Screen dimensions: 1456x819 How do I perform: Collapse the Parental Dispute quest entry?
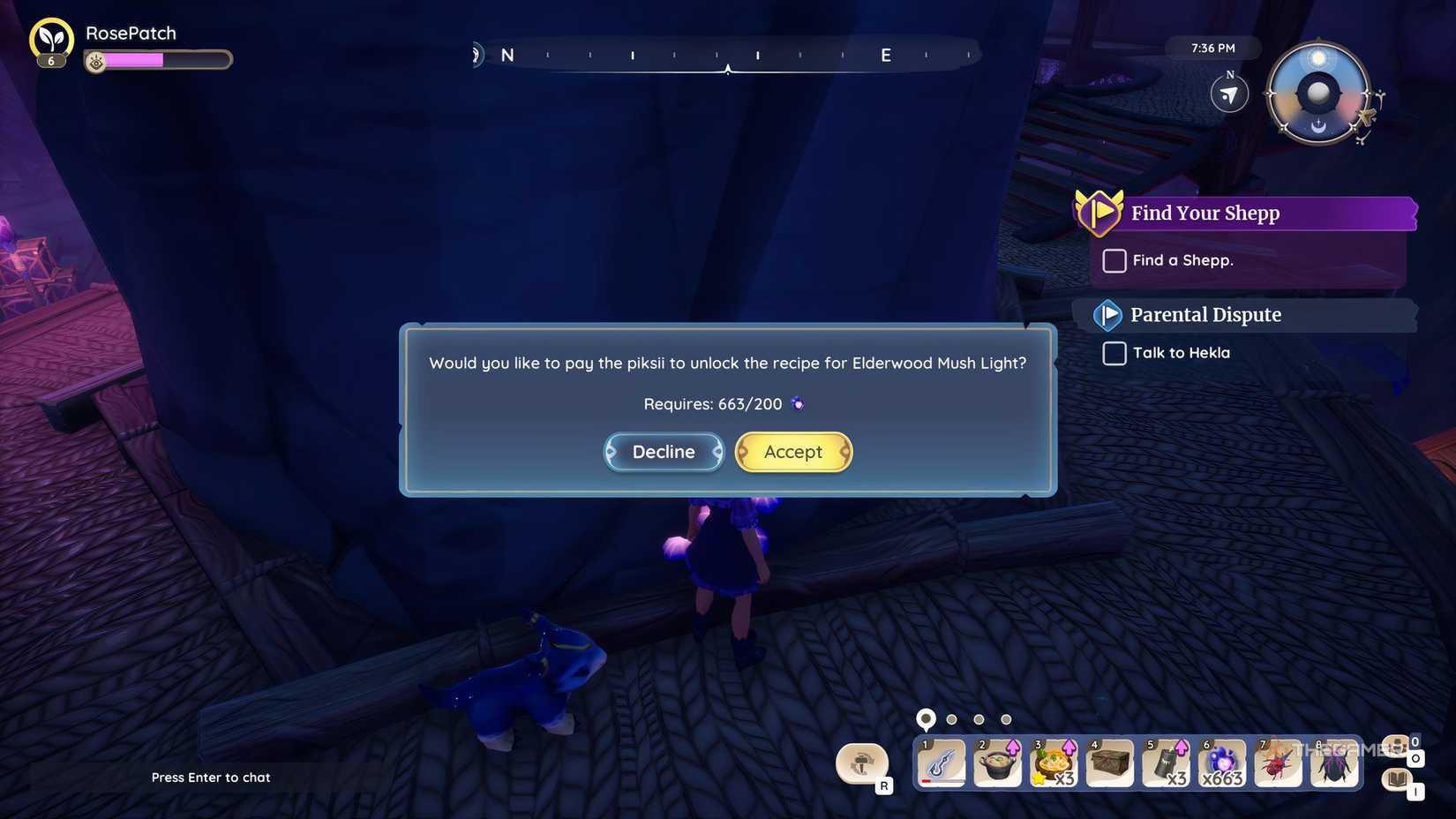pyautogui.click(x=1107, y=314)
